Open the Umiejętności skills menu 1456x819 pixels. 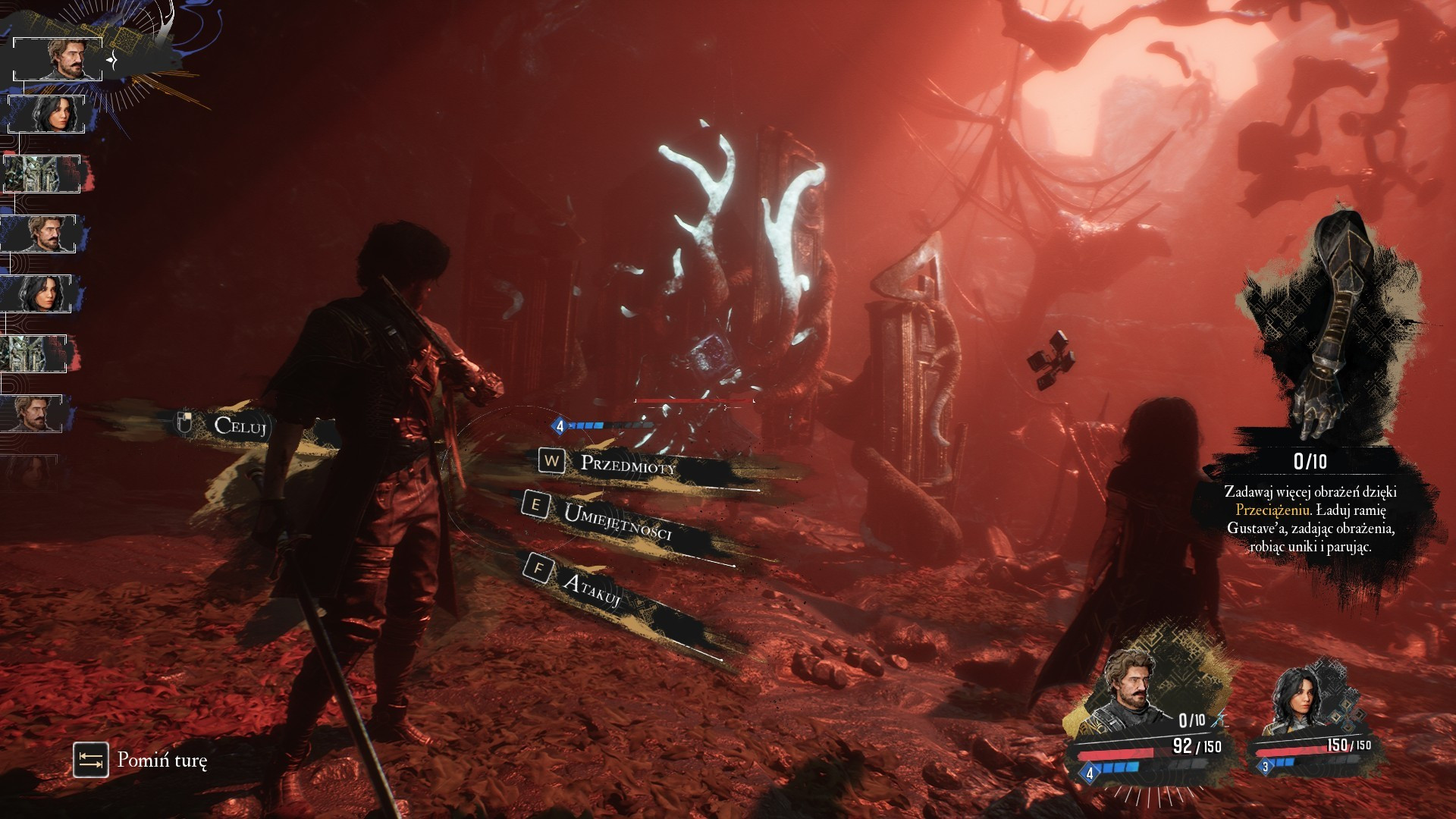(x=617, y=522)
